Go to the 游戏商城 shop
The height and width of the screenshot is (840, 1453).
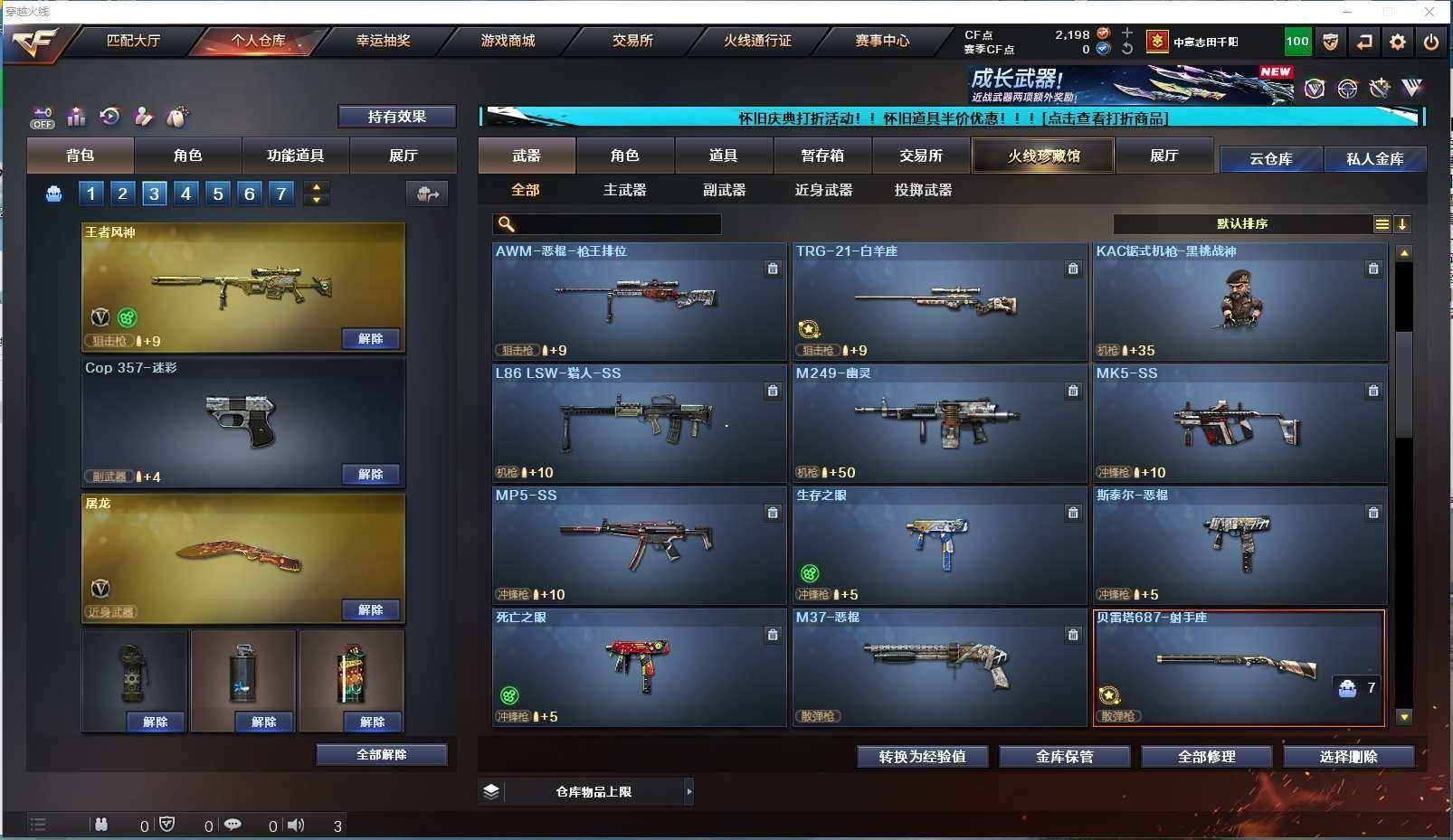tap(508, 41)
